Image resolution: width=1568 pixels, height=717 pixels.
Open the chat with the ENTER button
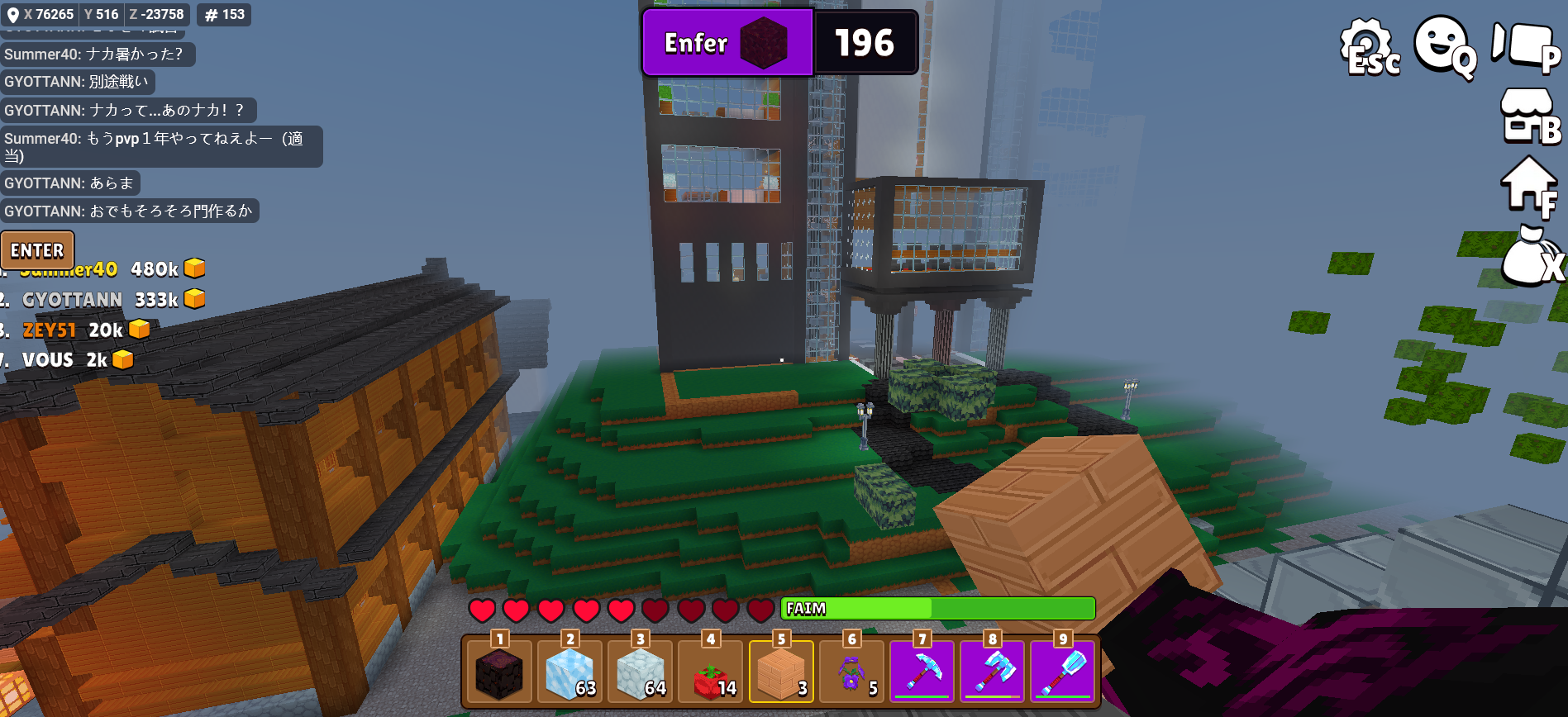click(x=37, y=249)
